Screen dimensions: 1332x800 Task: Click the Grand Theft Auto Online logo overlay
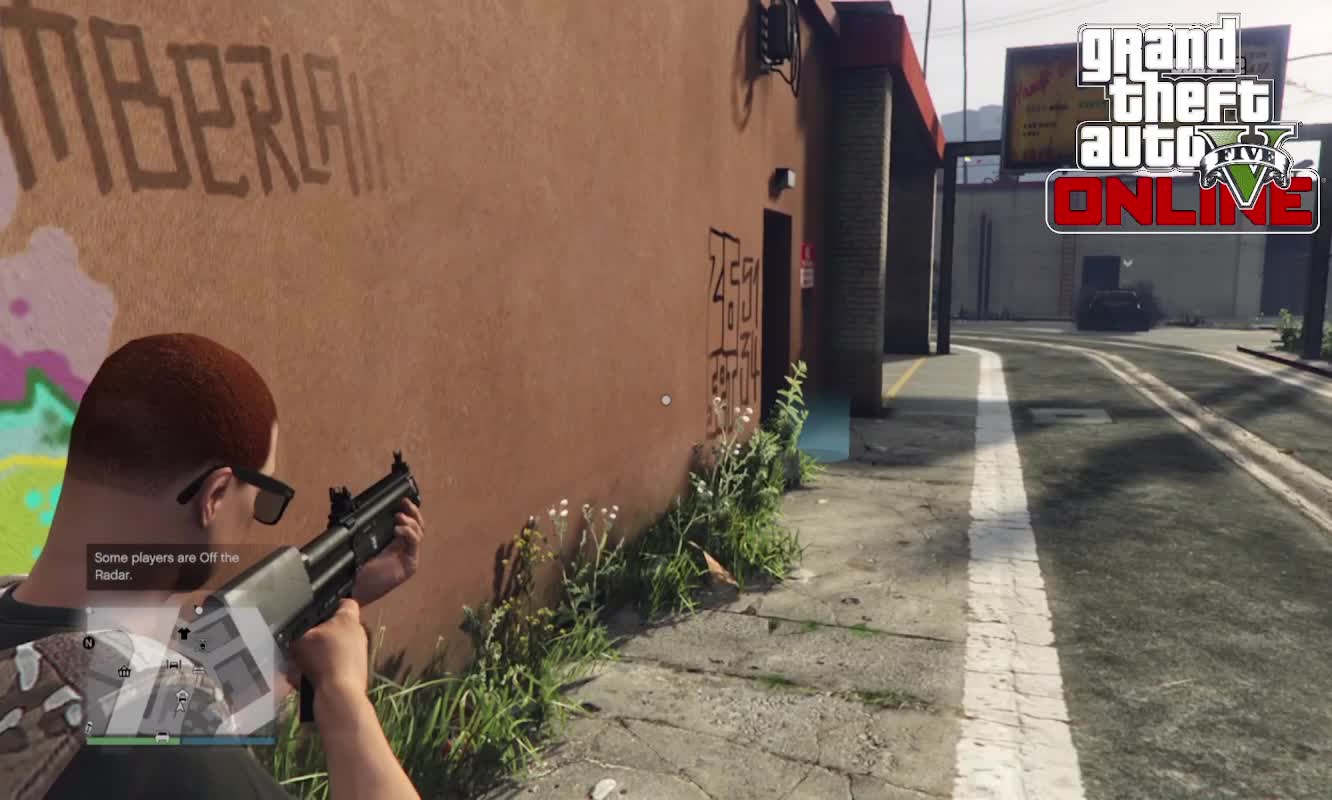pos(1183,124)
